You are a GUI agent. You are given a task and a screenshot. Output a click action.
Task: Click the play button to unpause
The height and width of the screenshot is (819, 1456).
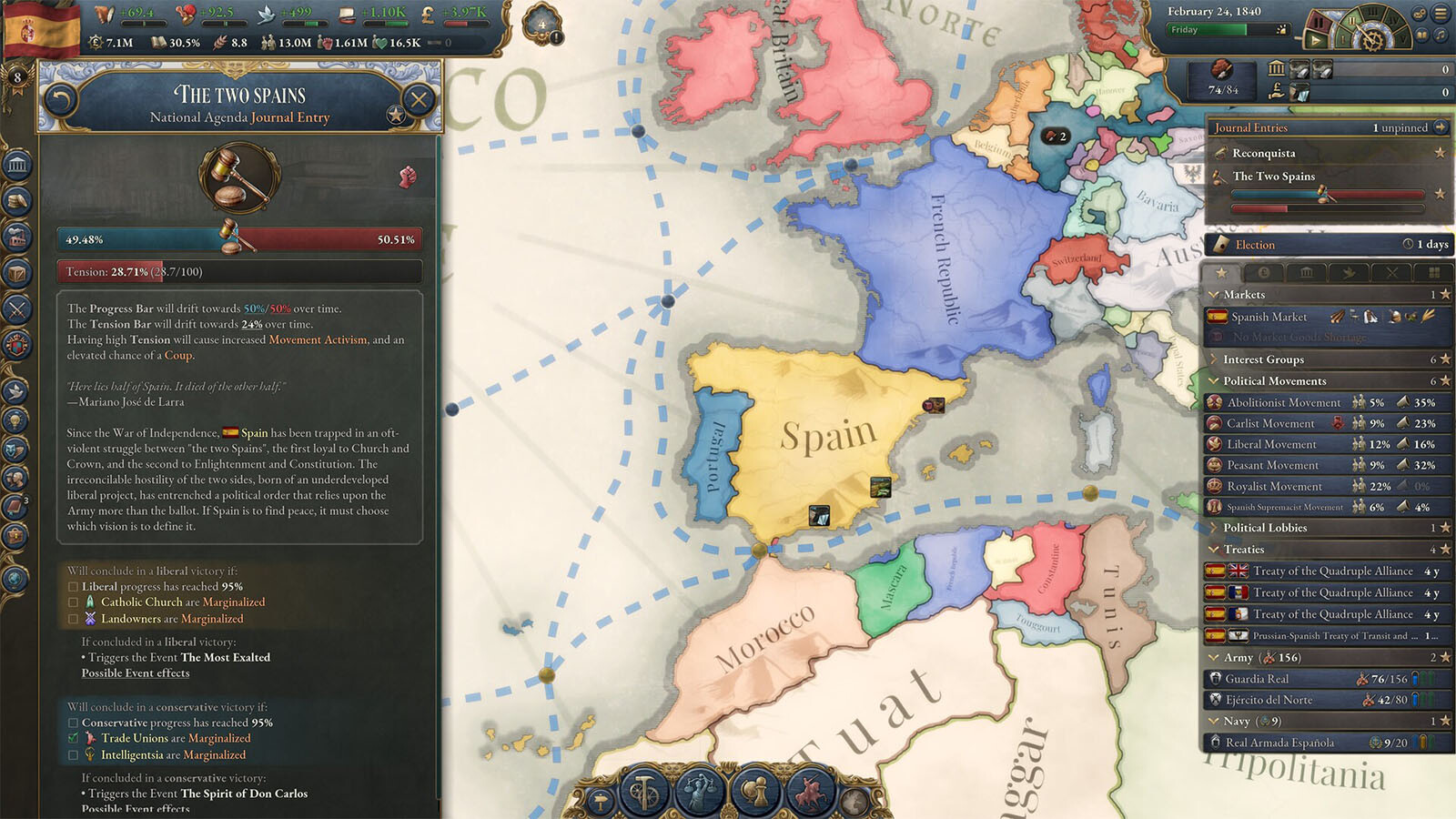click(1315, 40)
